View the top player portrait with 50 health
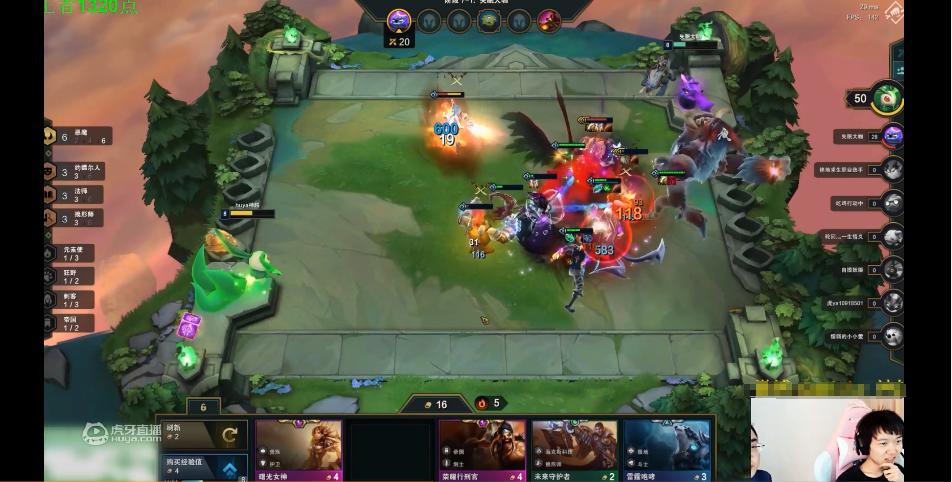Screen dimensions: 952x482 [886, 99]
